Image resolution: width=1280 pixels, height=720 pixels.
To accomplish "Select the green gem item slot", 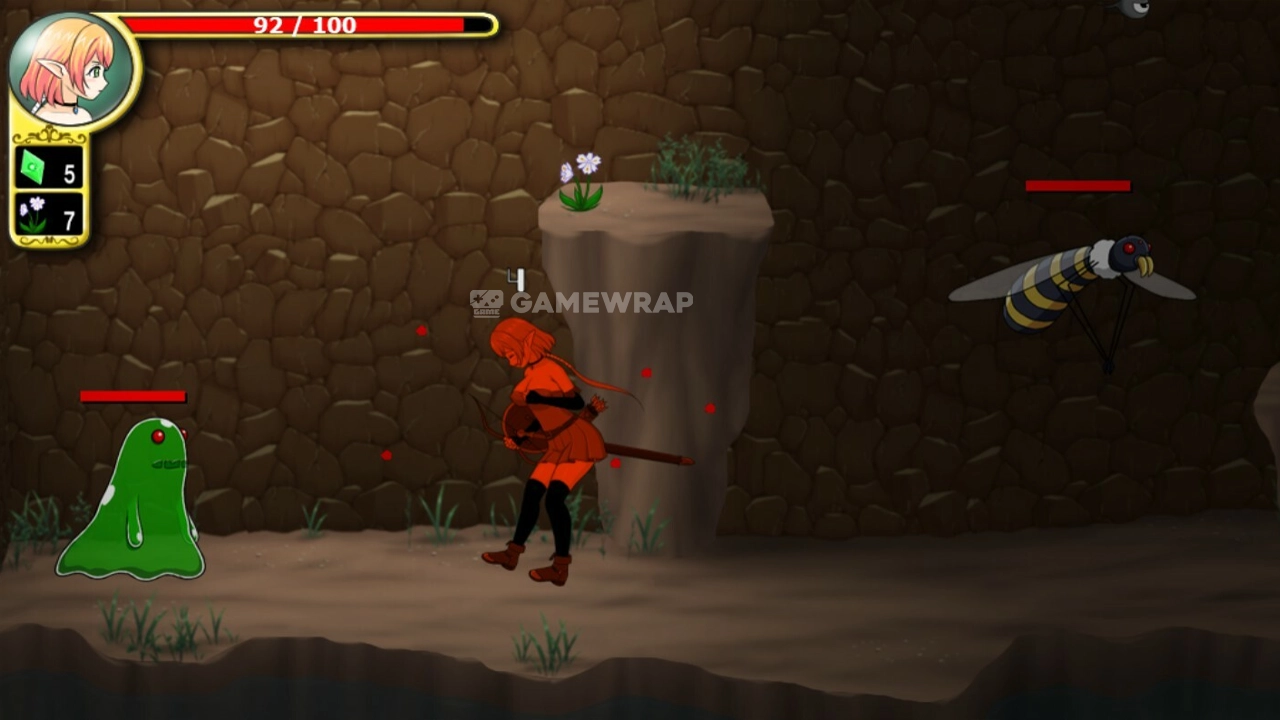I will click(48, 168).
